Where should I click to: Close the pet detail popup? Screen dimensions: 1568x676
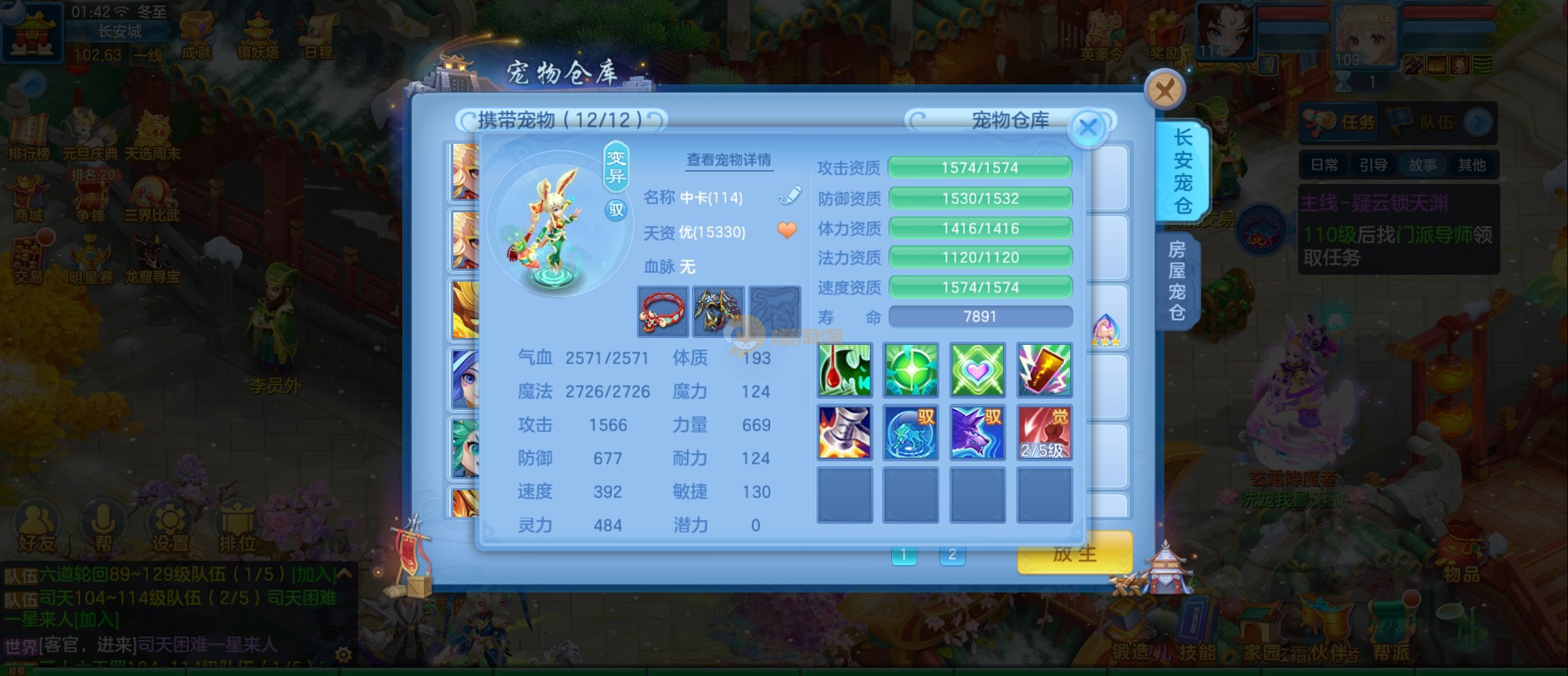pos(1088,128)
